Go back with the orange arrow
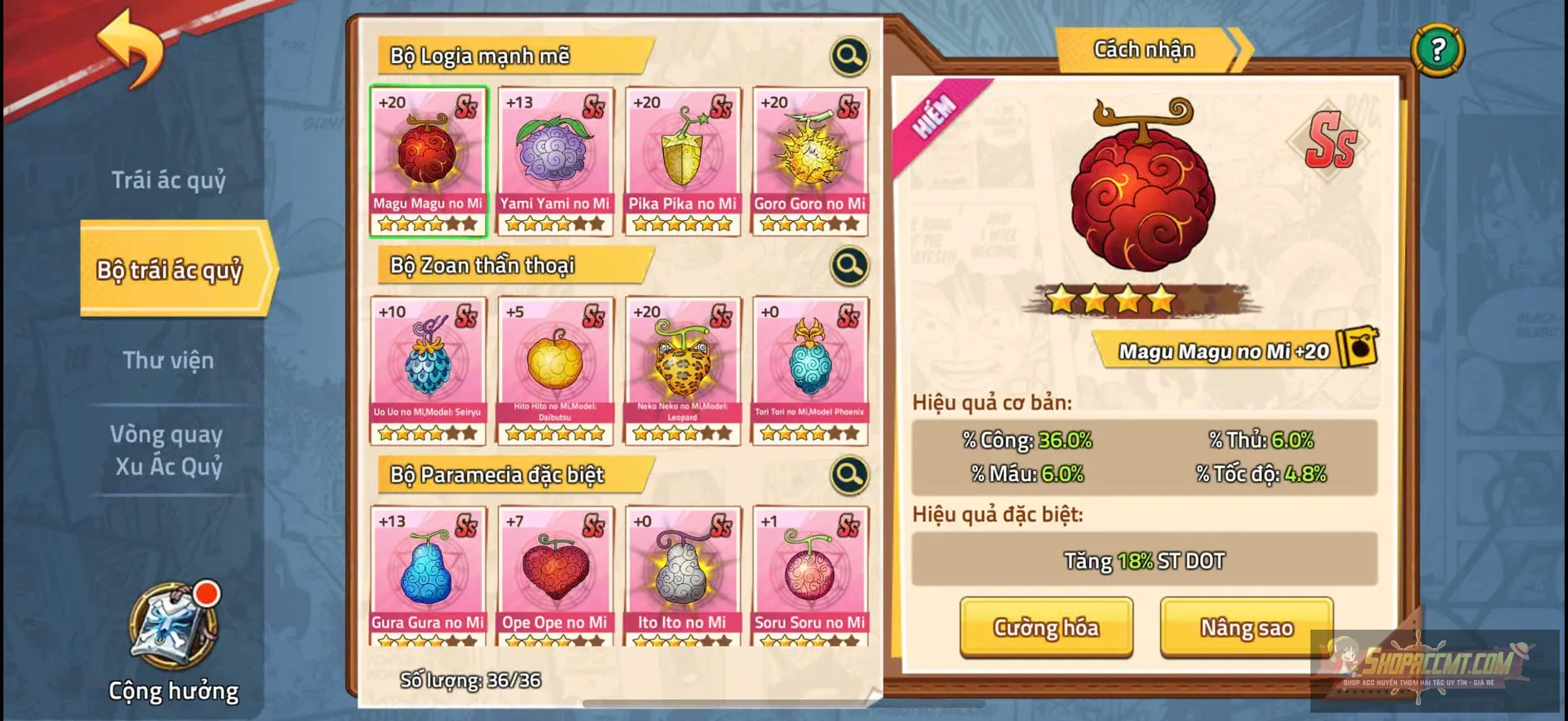Screen dimensions: 1568x721 (131, 48)
